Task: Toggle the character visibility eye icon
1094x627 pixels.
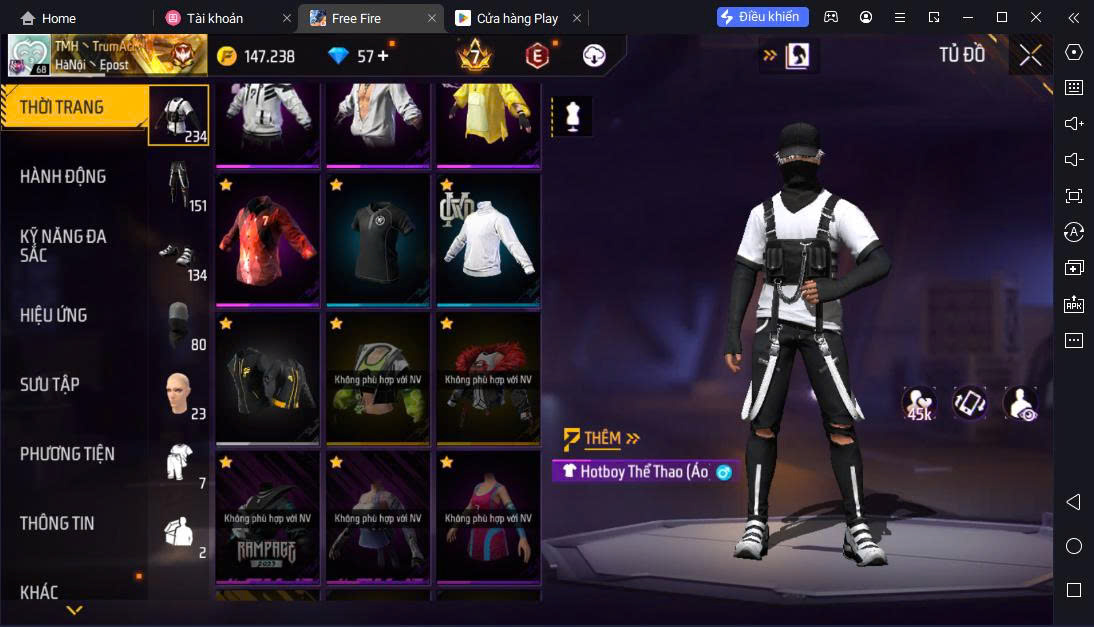Action: 1021,402
